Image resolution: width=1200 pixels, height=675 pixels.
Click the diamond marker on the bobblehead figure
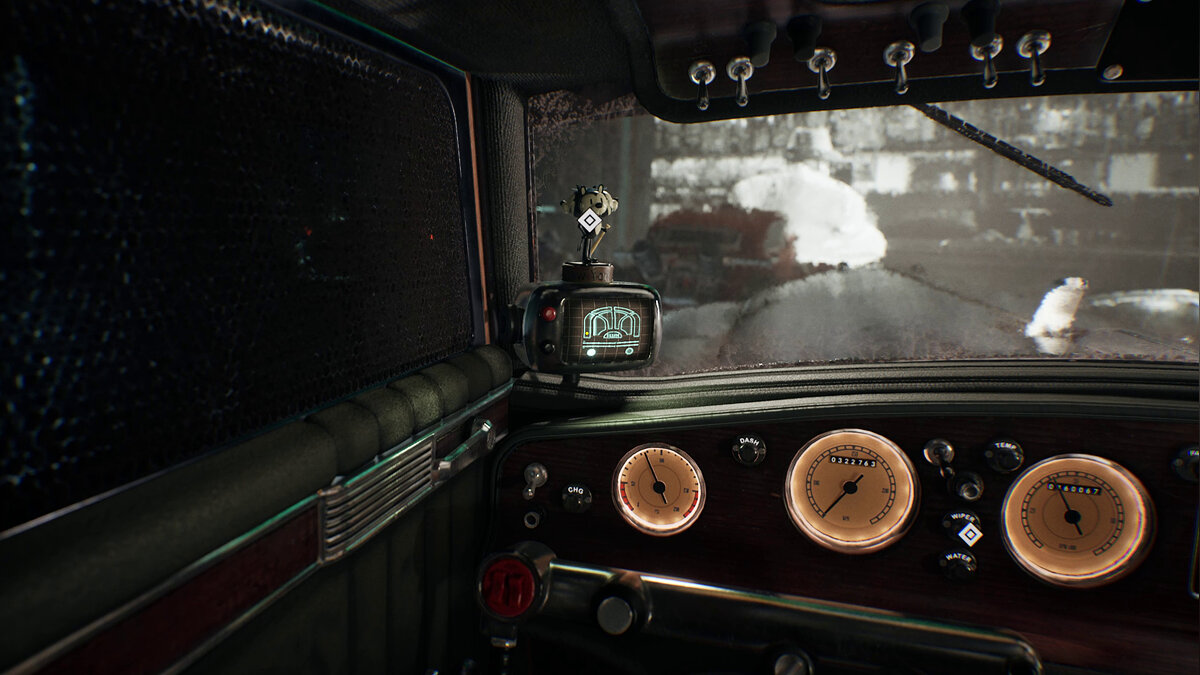[x=589, y=221]
